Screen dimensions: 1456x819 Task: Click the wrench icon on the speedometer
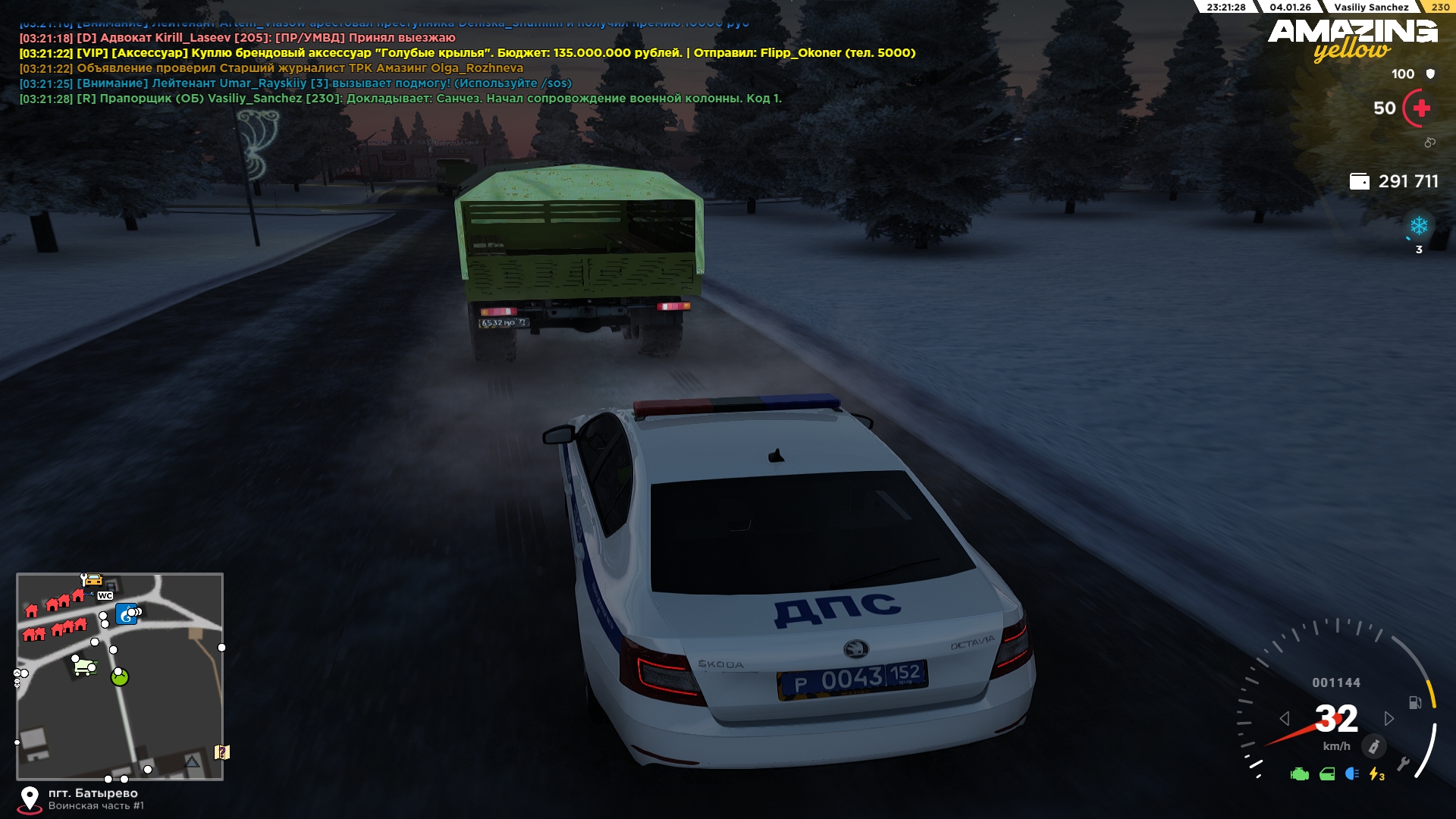coord(1404,764)
